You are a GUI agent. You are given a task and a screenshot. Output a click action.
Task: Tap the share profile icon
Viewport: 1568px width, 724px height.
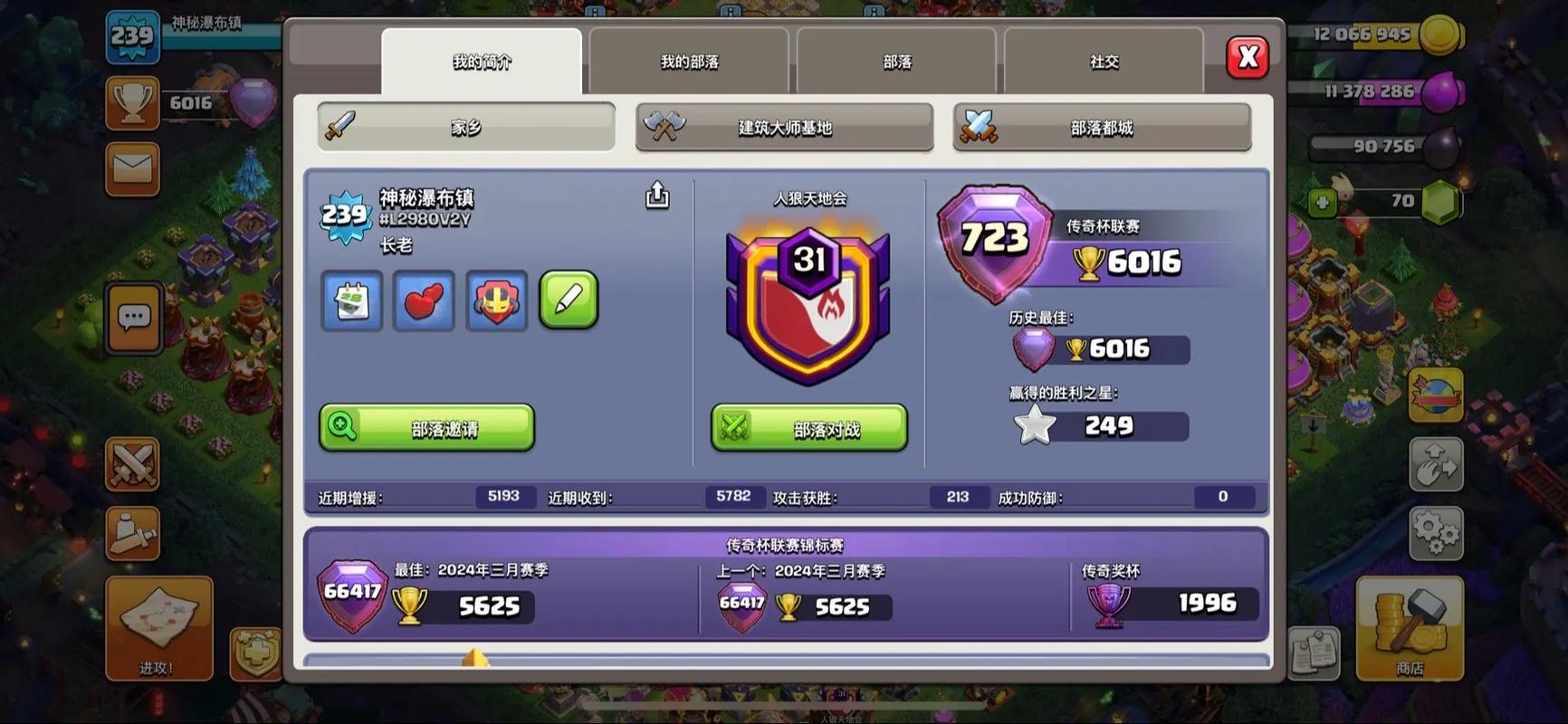click(x=657, y=195)
